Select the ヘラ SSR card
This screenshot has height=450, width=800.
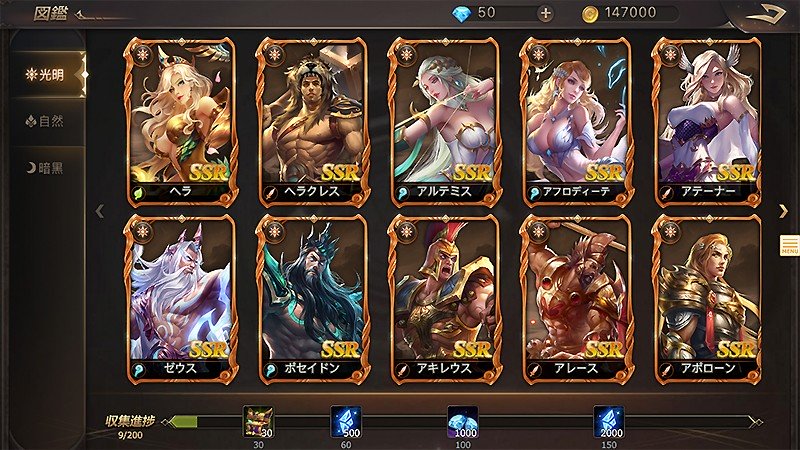(180, 120)
